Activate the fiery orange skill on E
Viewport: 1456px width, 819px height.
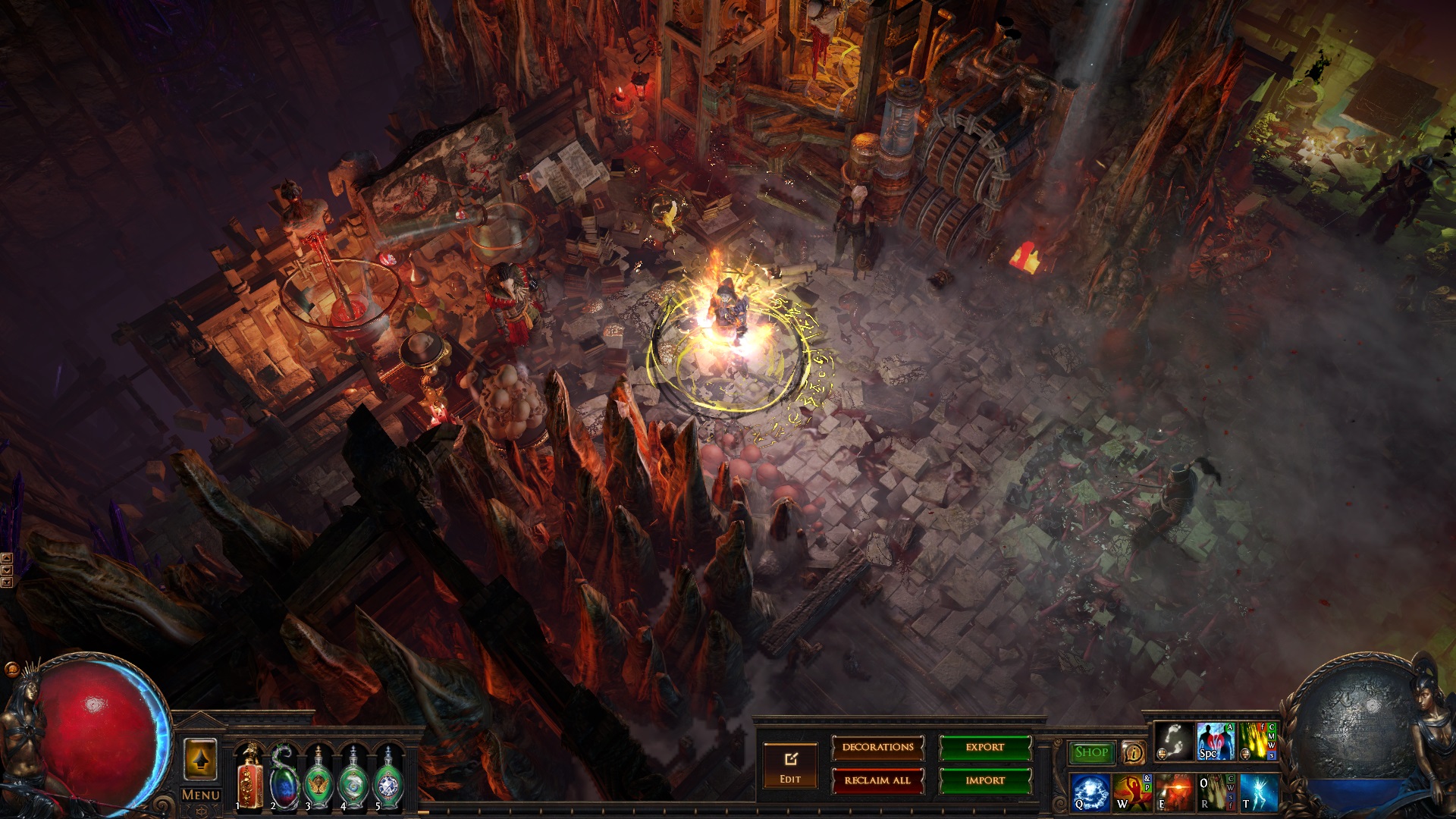[x=1174, y=791]
